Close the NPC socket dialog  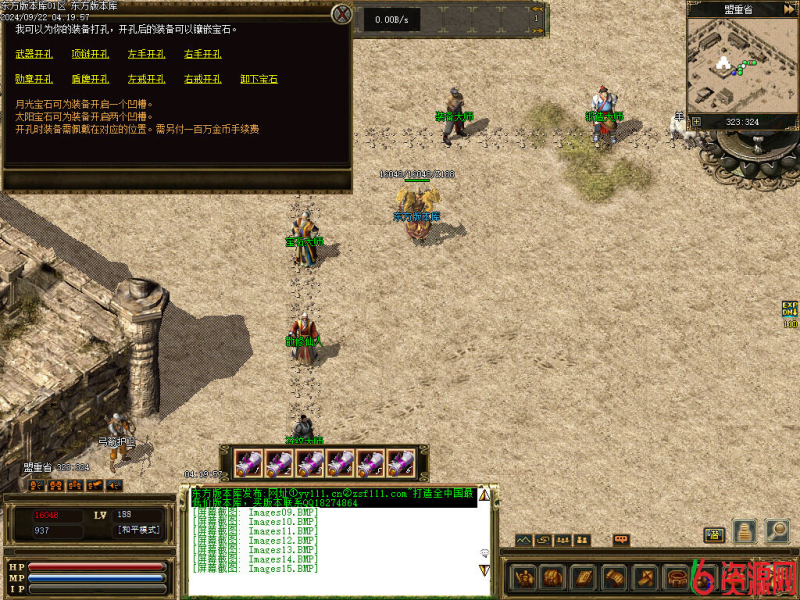tap(342, 14)
